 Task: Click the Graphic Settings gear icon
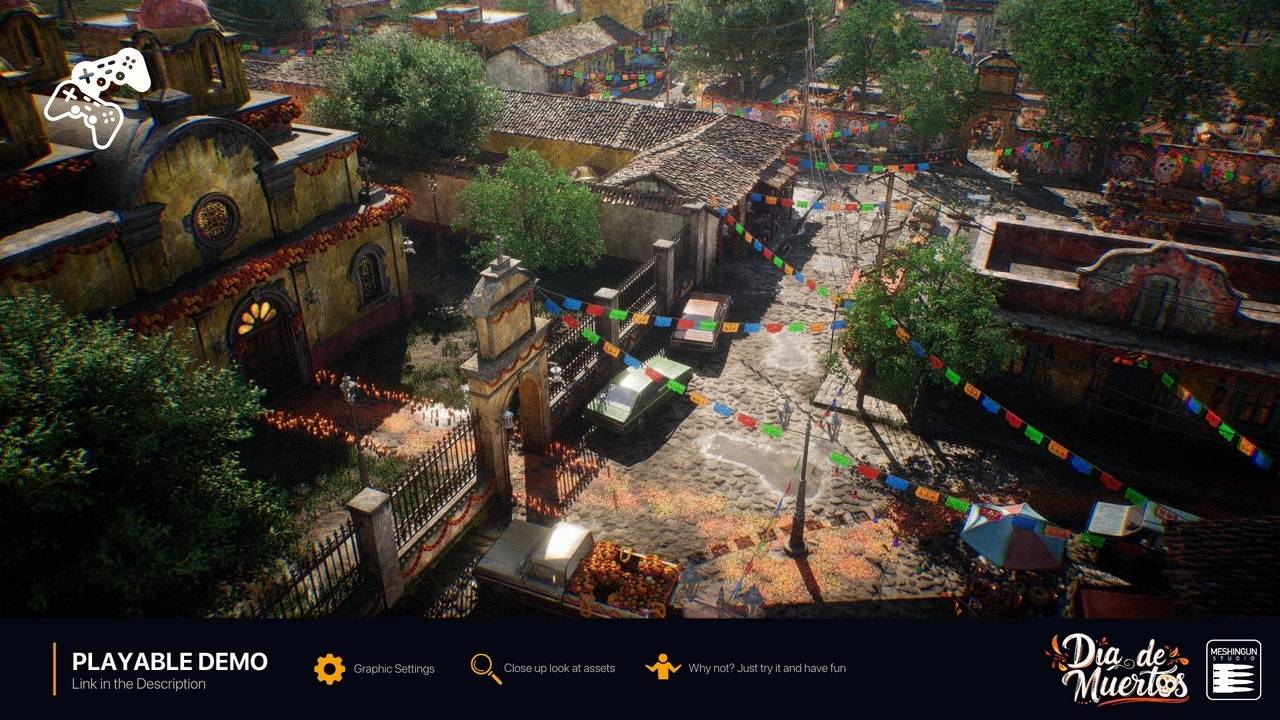[329, 668]
